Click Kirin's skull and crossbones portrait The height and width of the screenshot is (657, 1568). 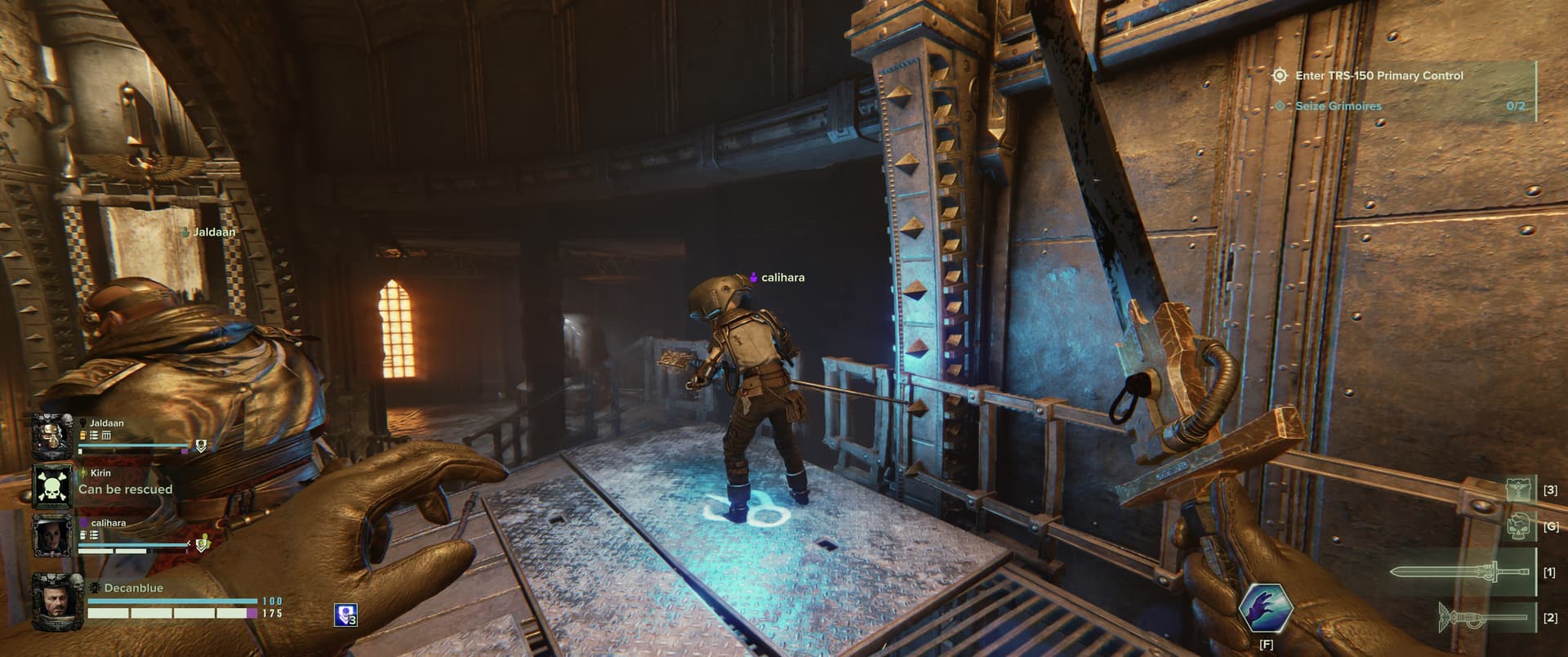click(52, 486)
